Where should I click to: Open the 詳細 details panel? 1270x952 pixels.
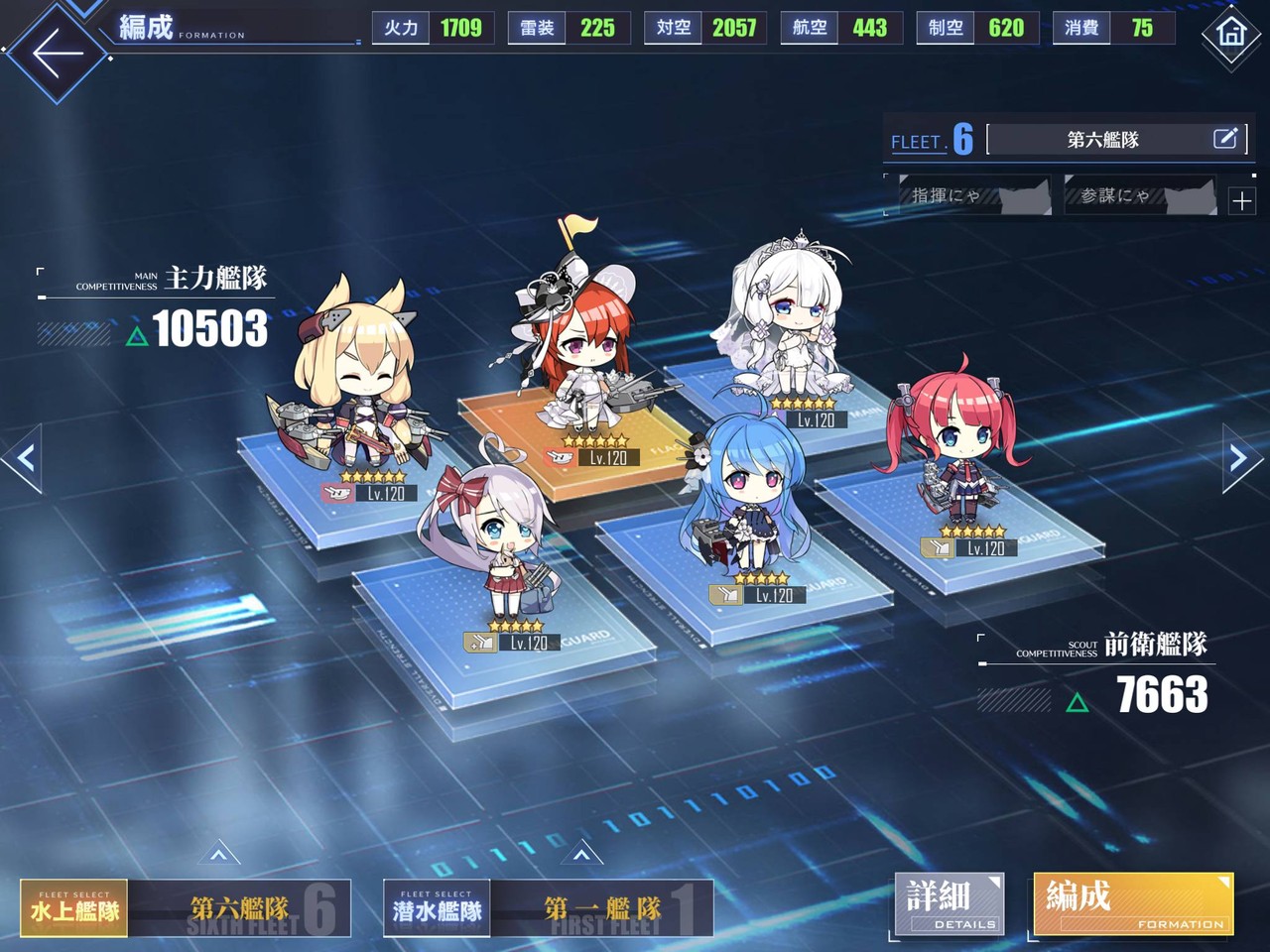coord(948,903)
